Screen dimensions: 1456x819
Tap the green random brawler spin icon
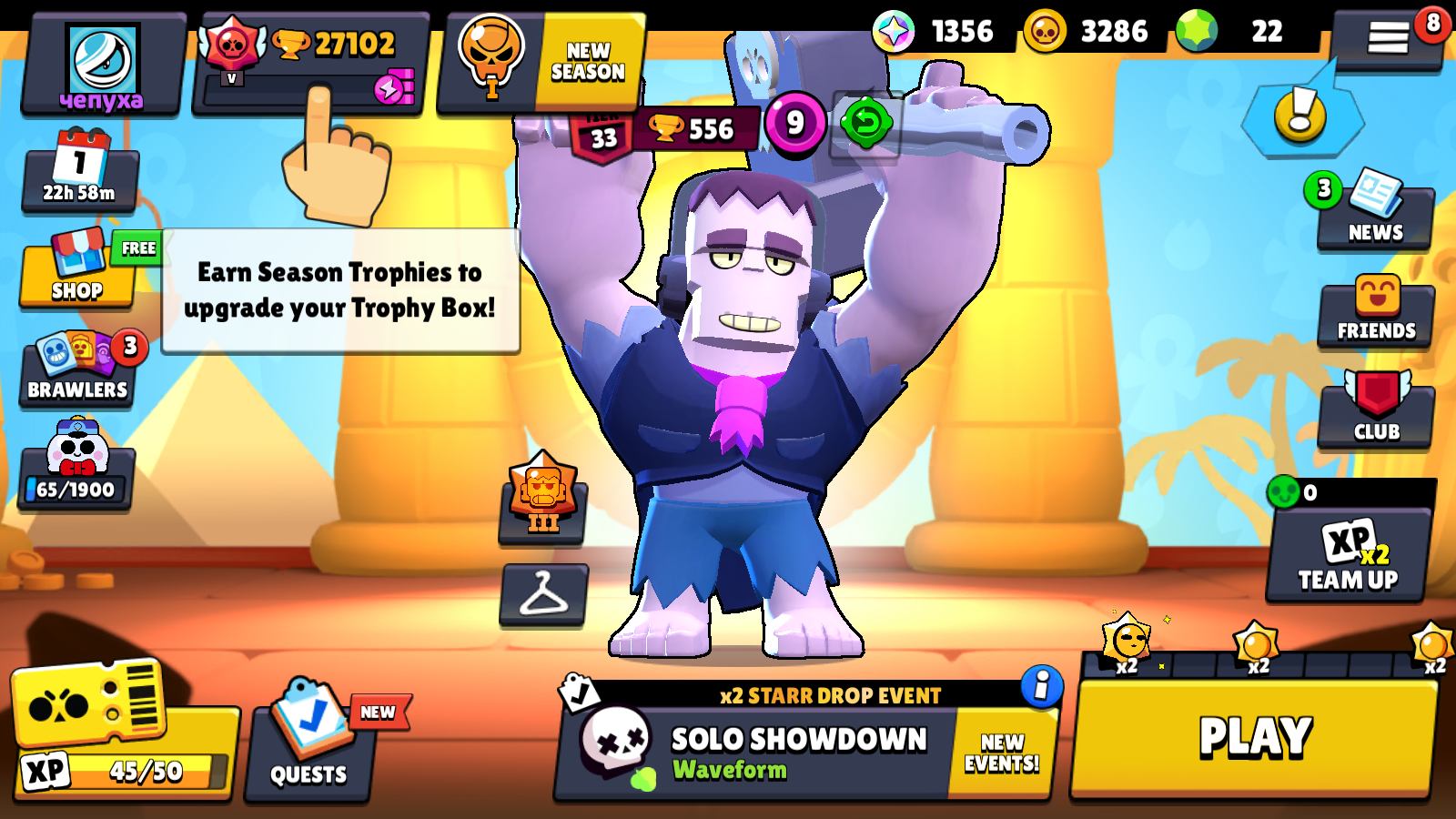[x=863, y=121]
